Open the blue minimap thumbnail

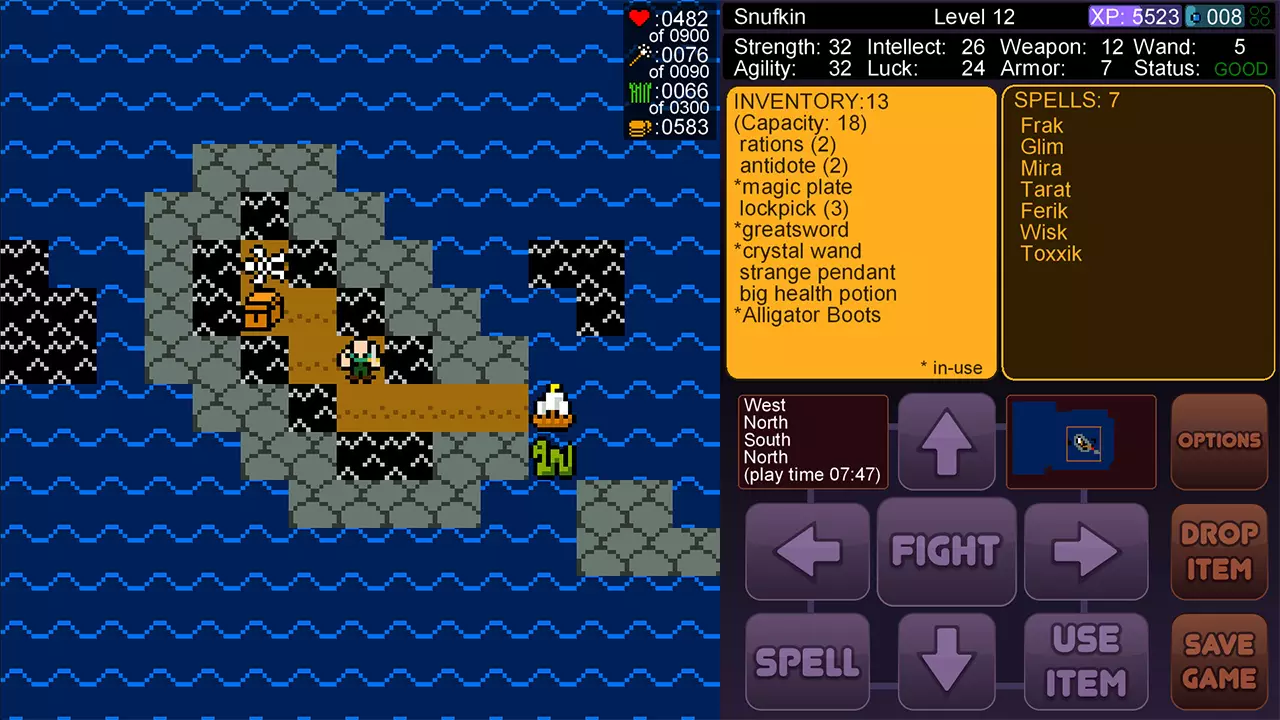pos(1081,441)
